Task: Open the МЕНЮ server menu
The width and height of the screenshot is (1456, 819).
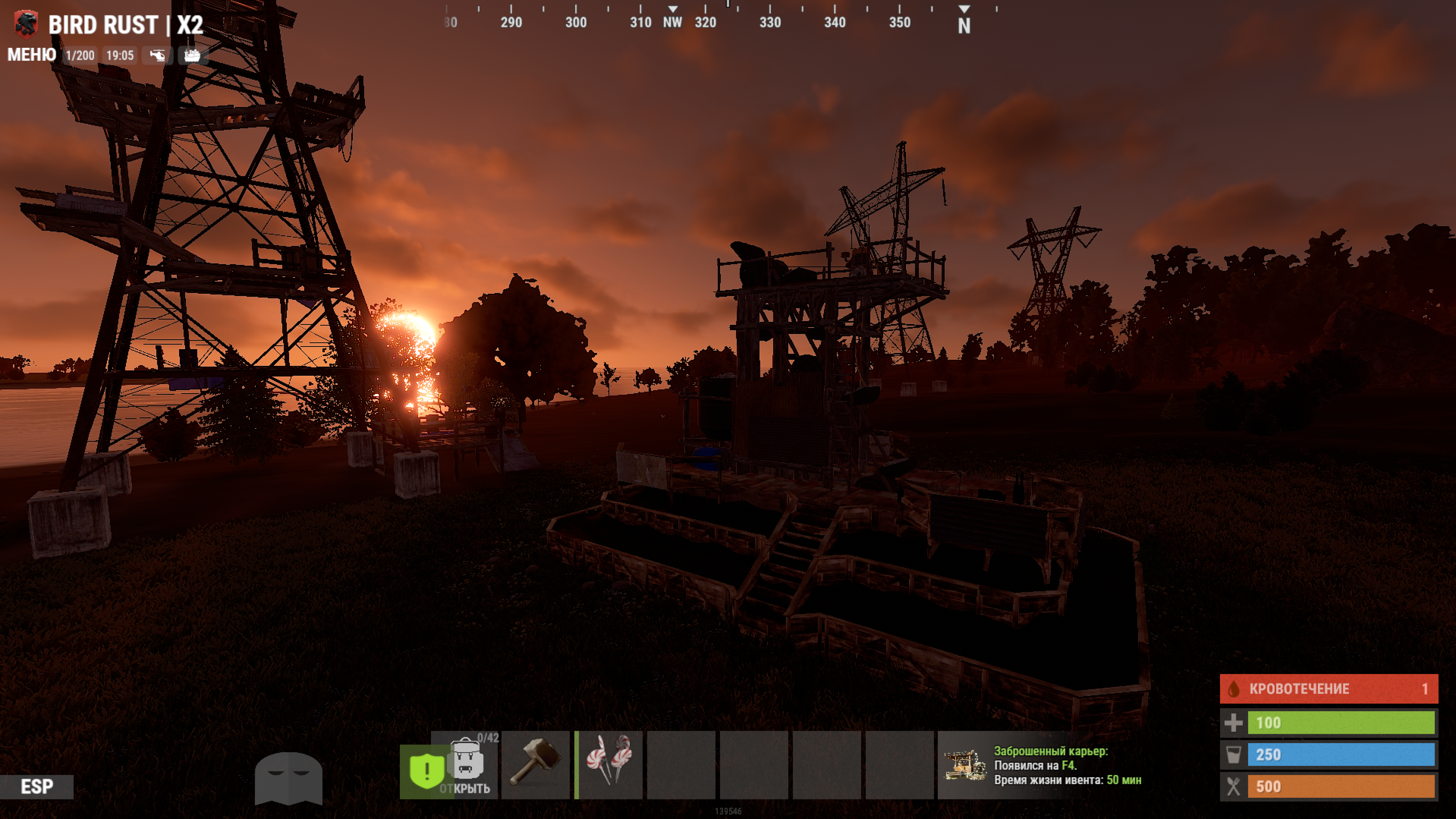Action: click(32, 55)
